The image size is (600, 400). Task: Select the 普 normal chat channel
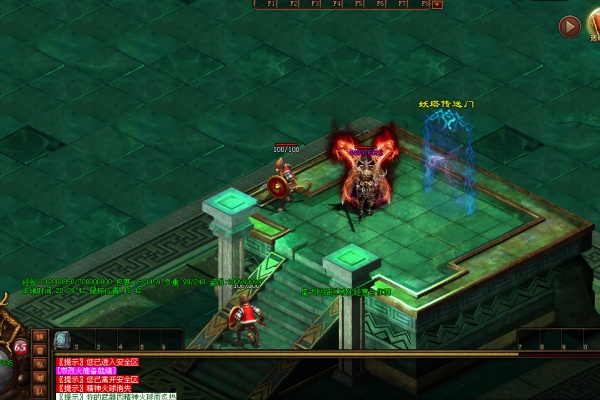tap(40, 350)
